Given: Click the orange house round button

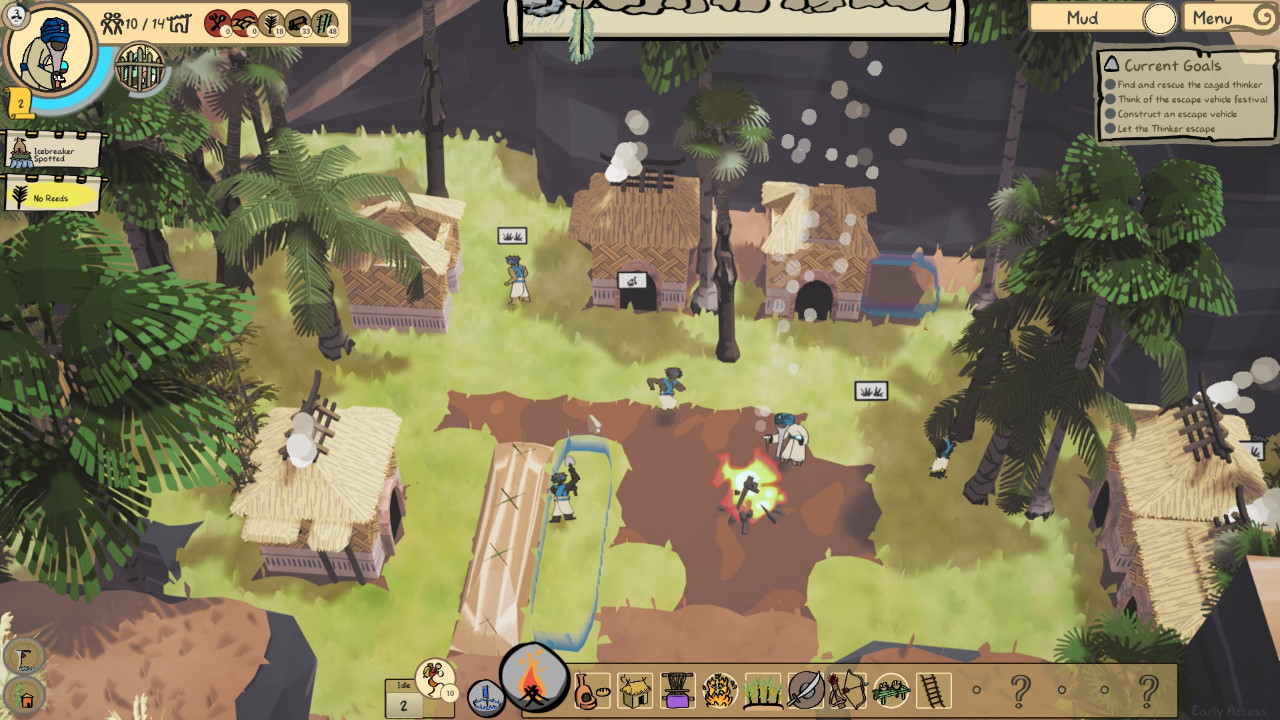Looking at the screenshot, I should click(x=24, y=697).
